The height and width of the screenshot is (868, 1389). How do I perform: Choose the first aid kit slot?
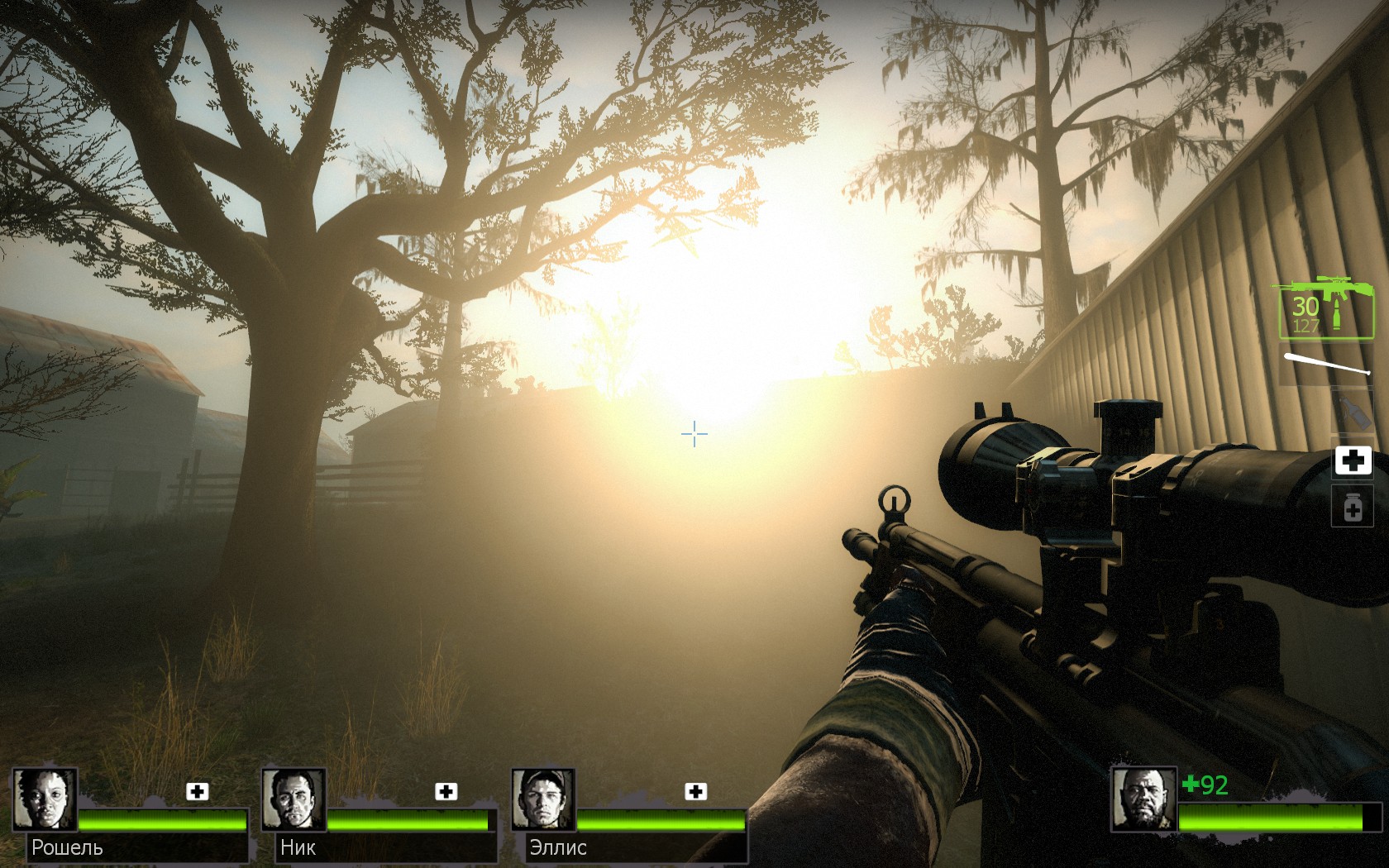coord(1353,460)
